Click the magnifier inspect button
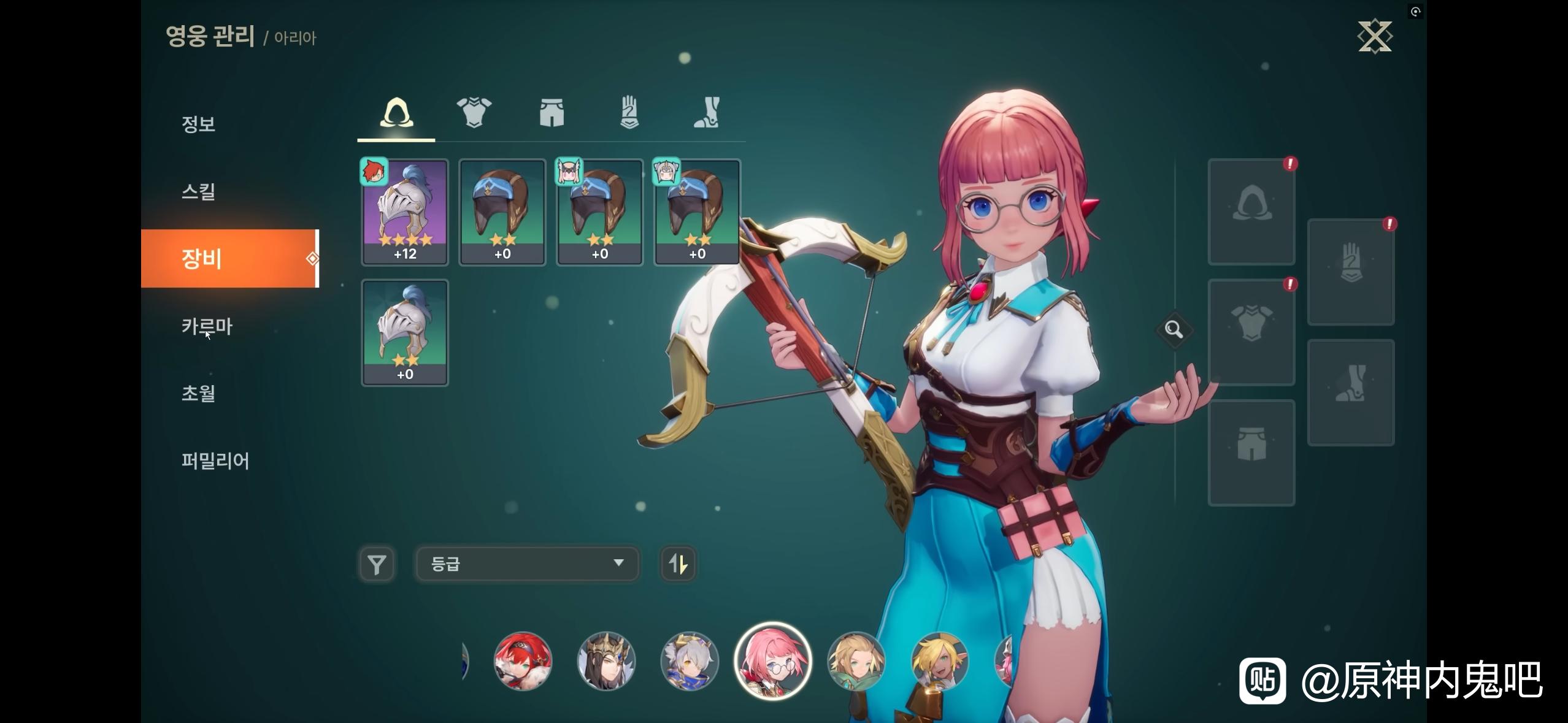Screen dimensions: 1568x723 tap(1174, 330)
